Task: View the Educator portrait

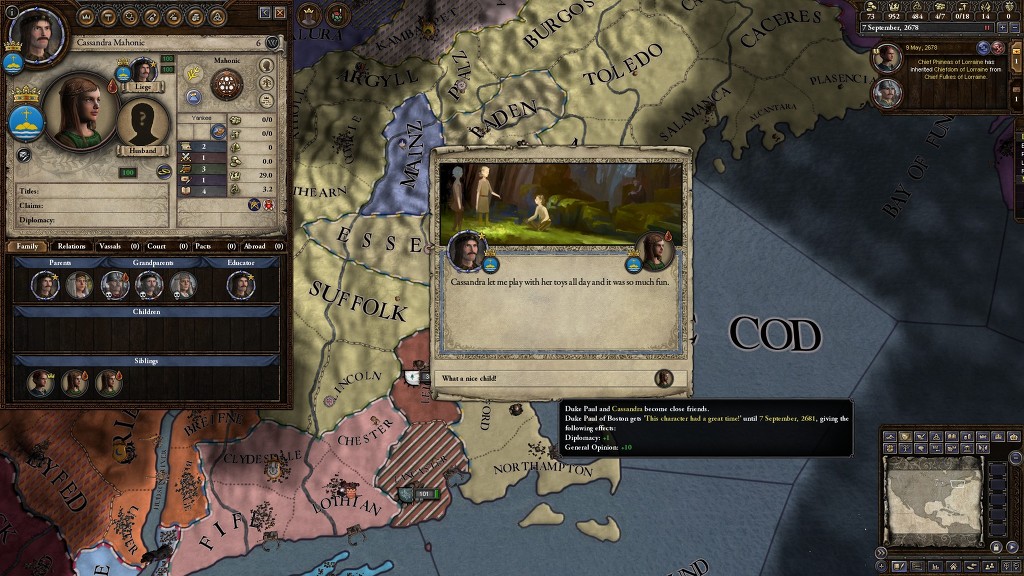Action: coord(240,285)
